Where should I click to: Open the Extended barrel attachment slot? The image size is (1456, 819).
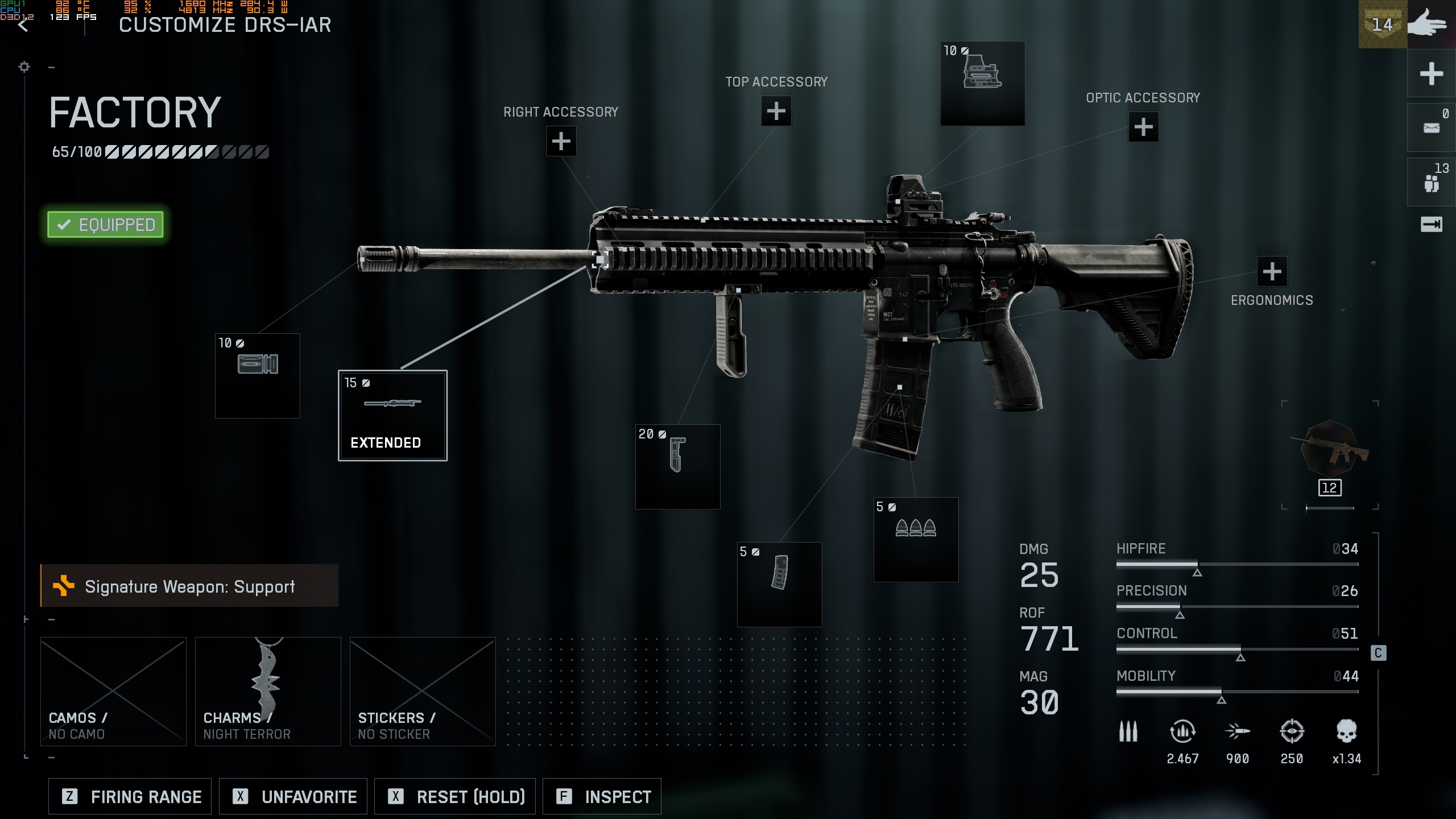(x=392, y=415)
